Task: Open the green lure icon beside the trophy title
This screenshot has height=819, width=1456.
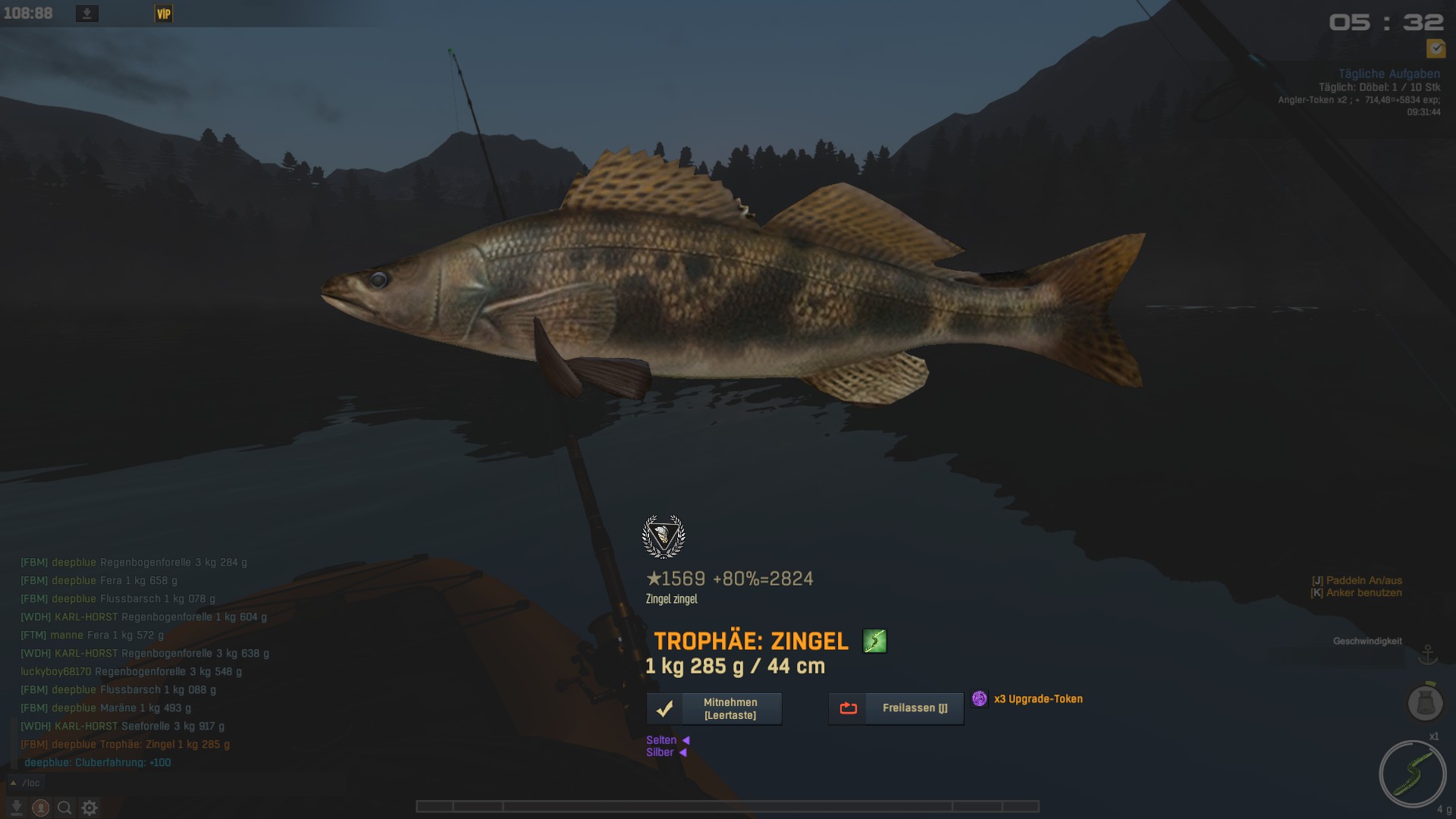Action: pyautogui.click(x=874, y=642)
